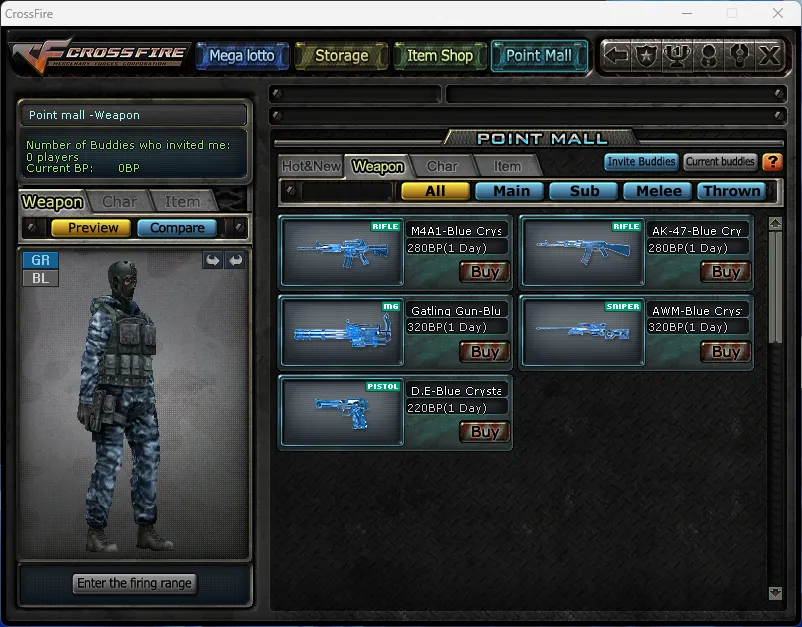Viewport: 802px width, 627px height.
Task: Show Sub weapons only
Action: (584, 191)
